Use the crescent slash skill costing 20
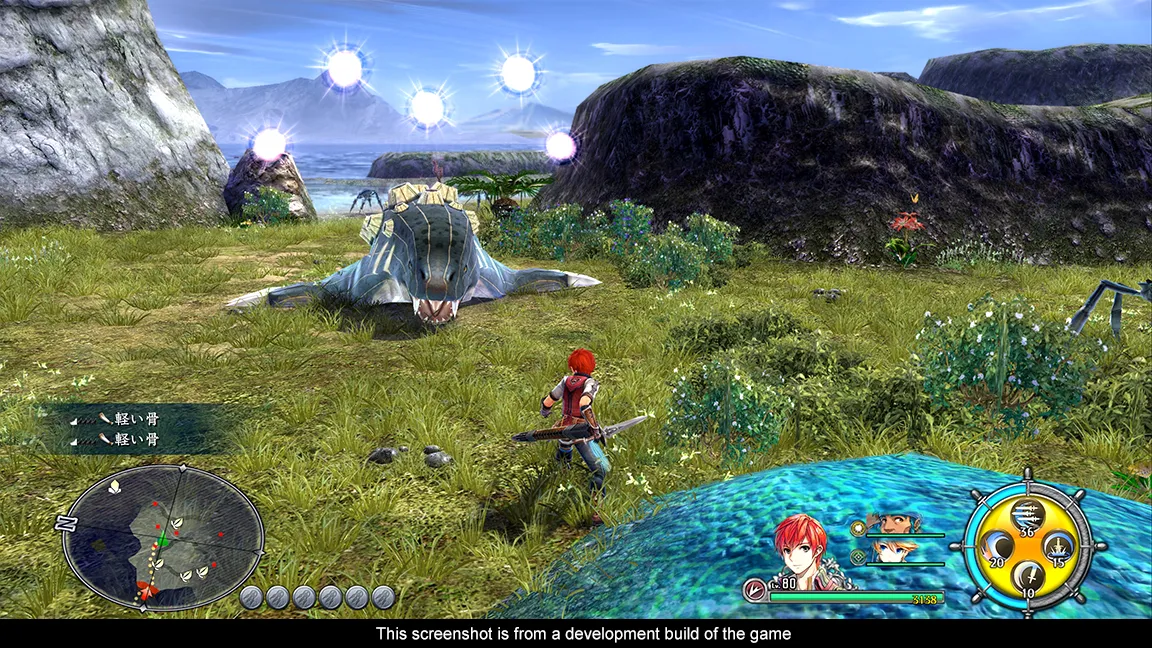The height and width of the screenshot is (648, 1152). coord(997,546)
